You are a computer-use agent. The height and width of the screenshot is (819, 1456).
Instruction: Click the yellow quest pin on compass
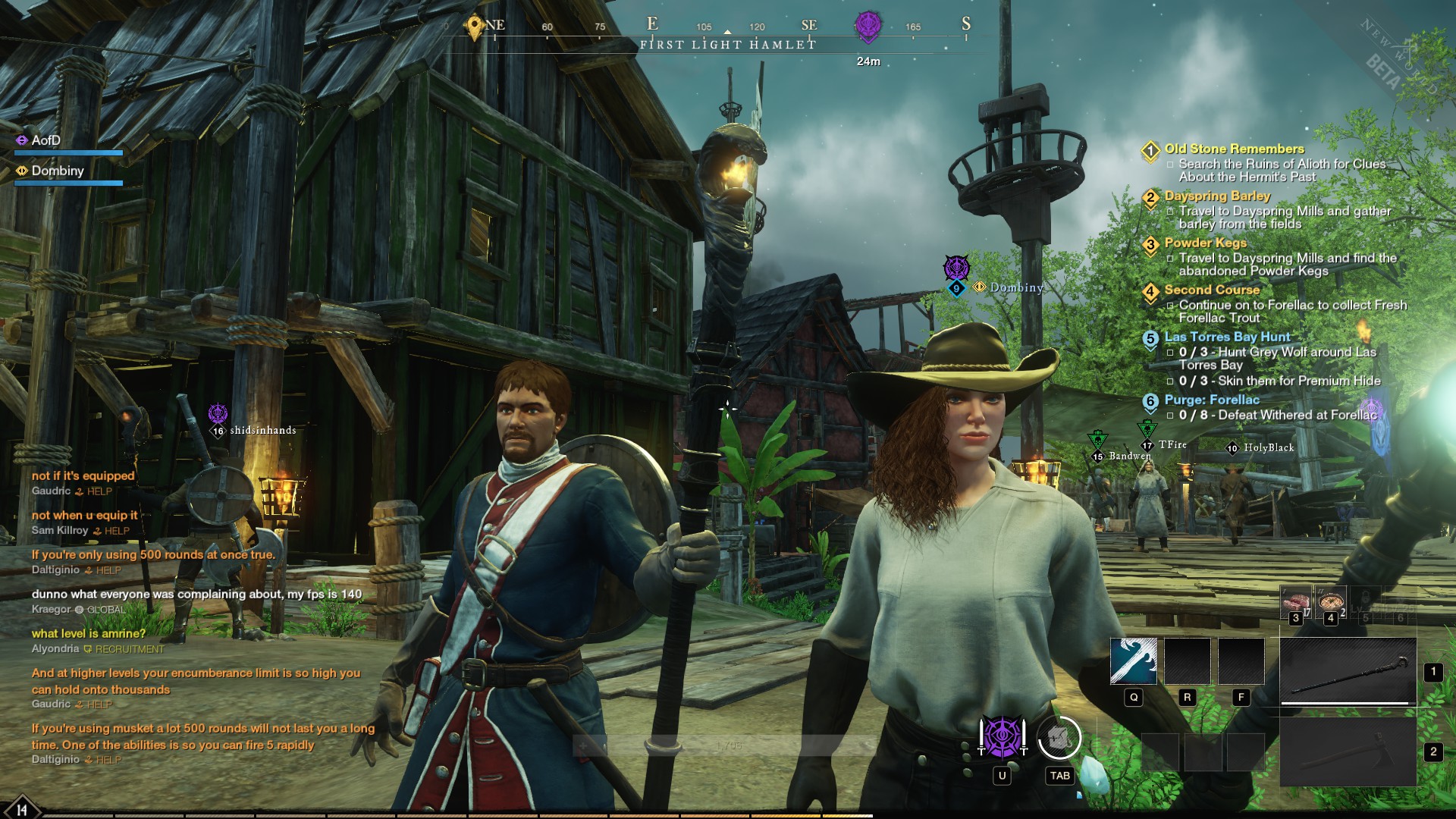(x=475, y=27)
